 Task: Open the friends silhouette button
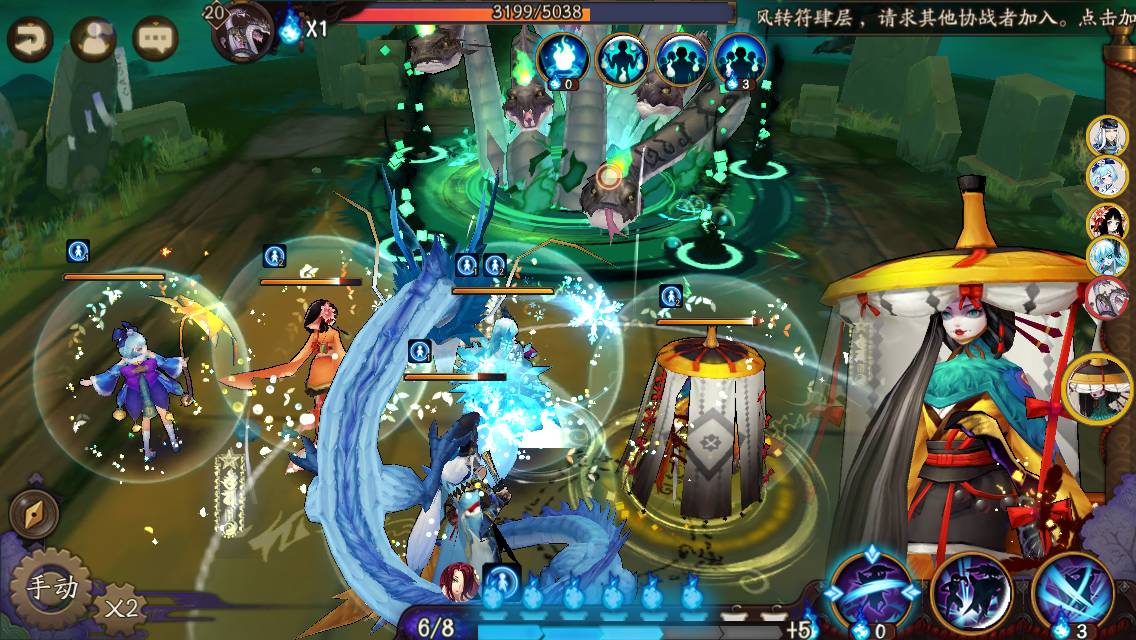click(94, 40)
